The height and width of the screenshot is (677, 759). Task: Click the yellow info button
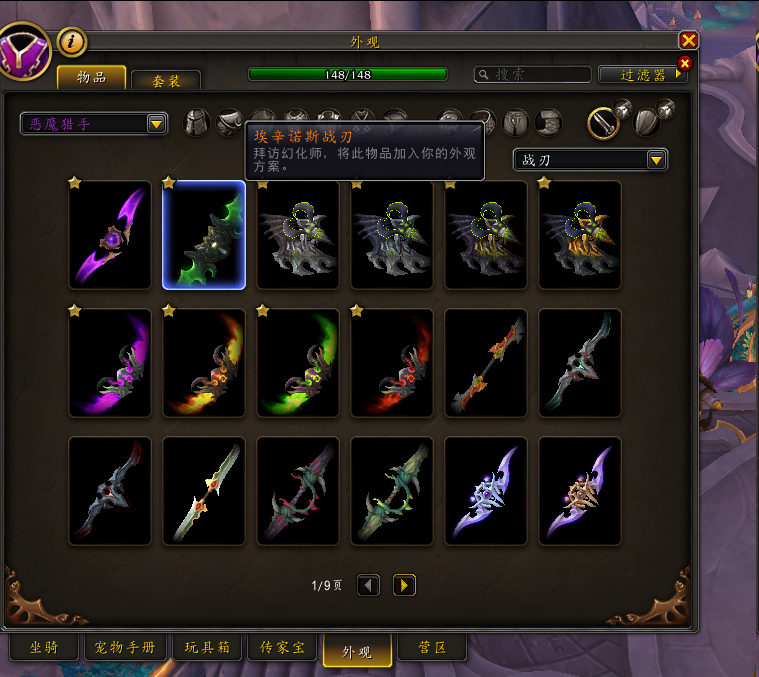(x=73, y=42)
